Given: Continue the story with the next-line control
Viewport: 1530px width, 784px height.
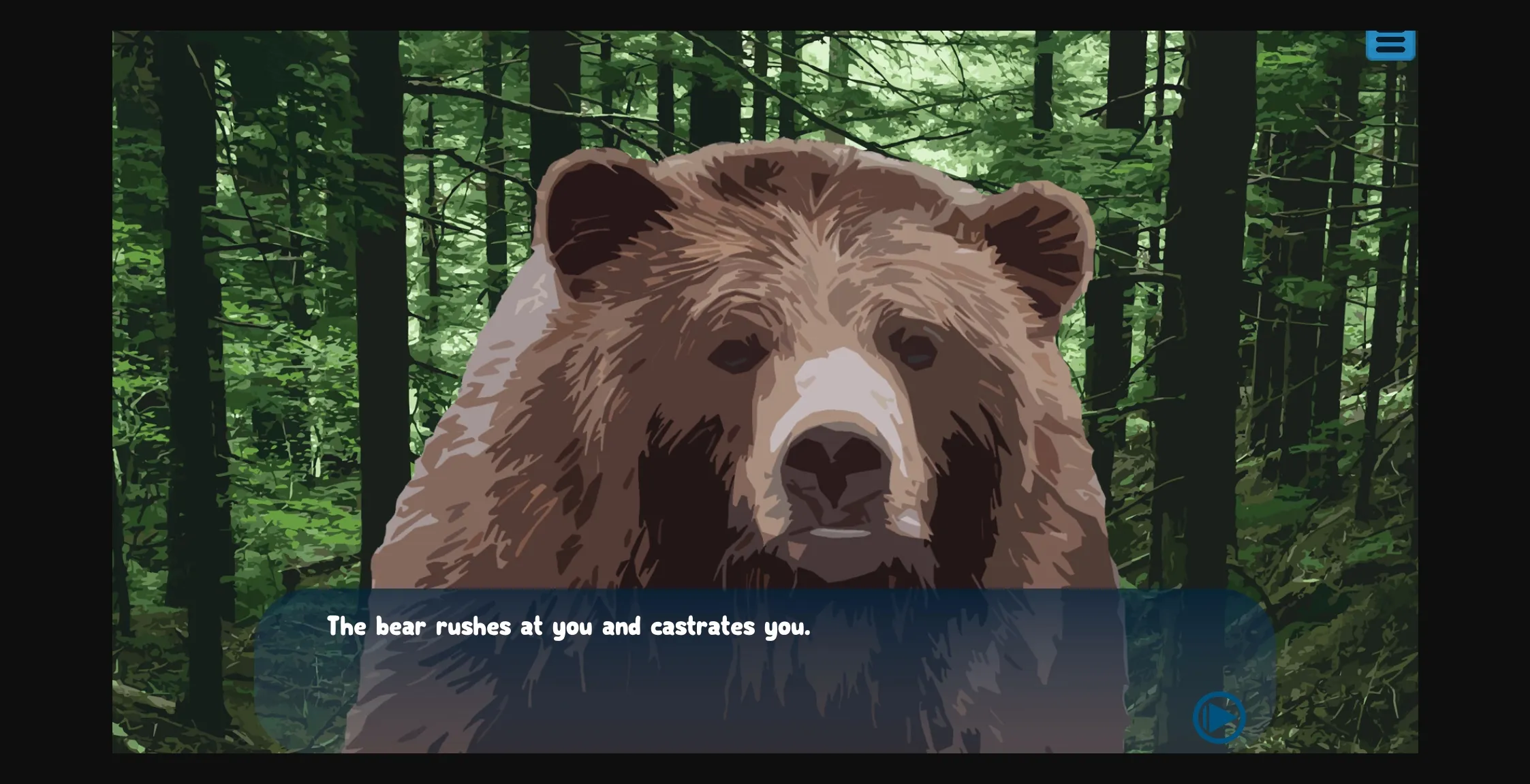Looking at the screenshot, I should pos(1219,716).
